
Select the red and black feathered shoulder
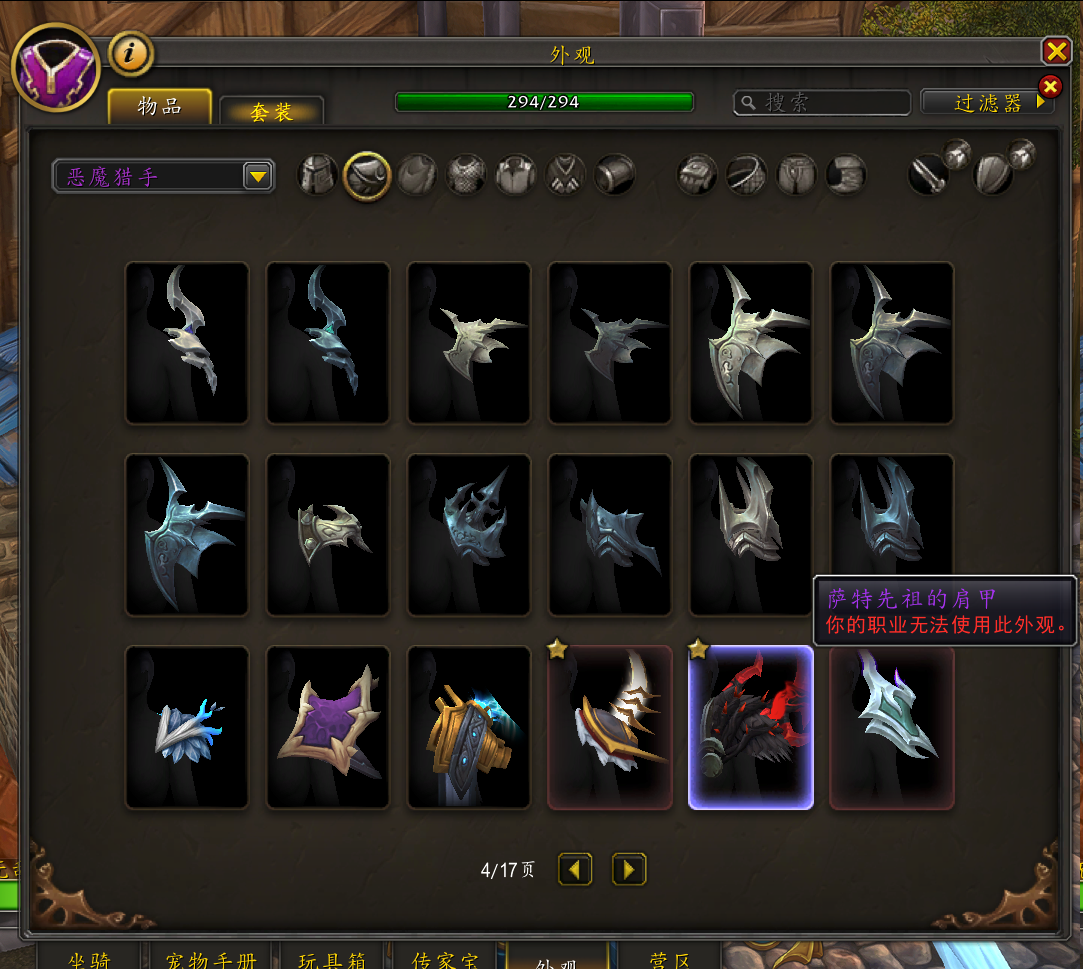pyautogui.click(x=750, y=727)
